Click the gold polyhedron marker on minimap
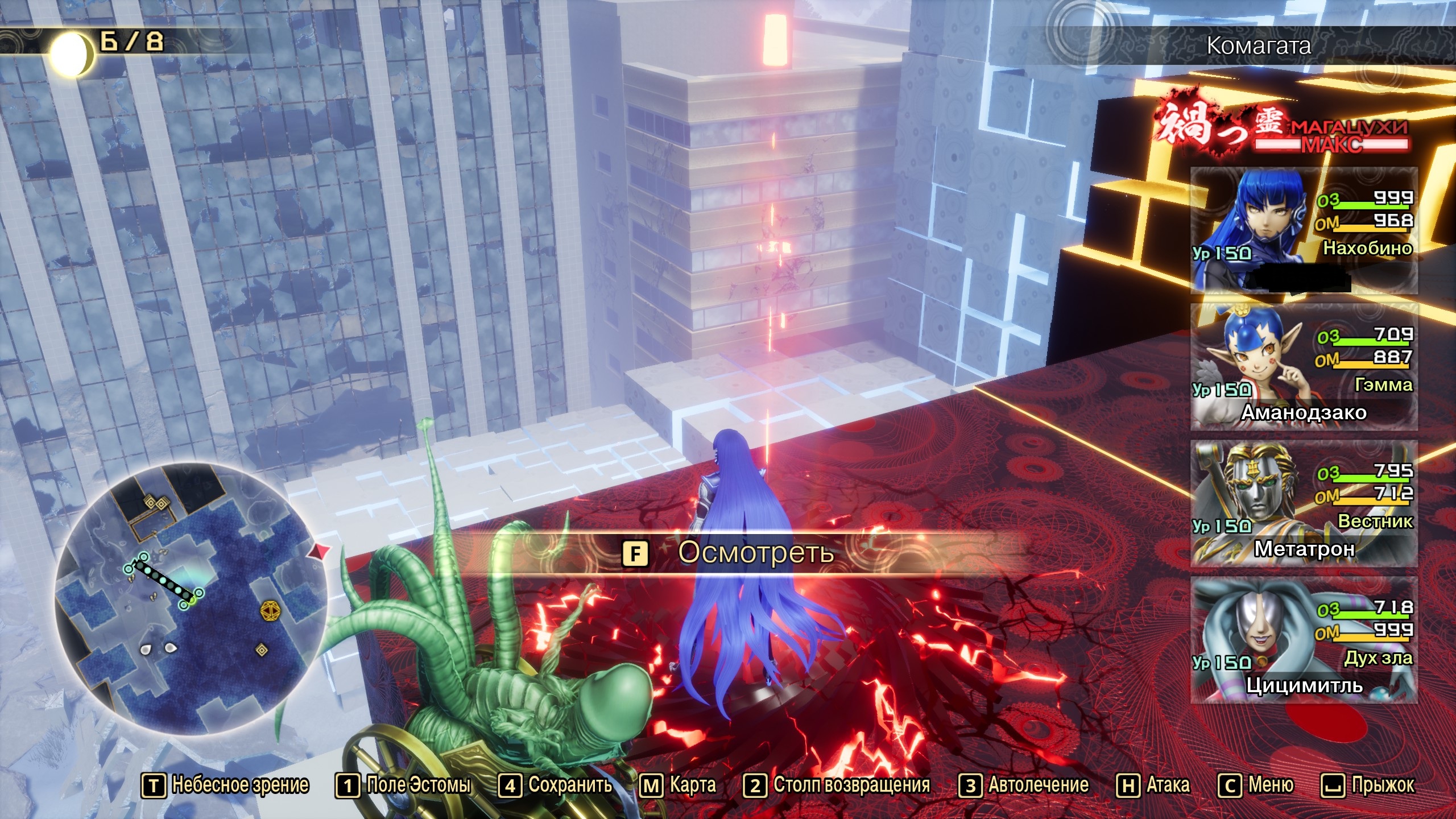 click(x=269, y=611)
